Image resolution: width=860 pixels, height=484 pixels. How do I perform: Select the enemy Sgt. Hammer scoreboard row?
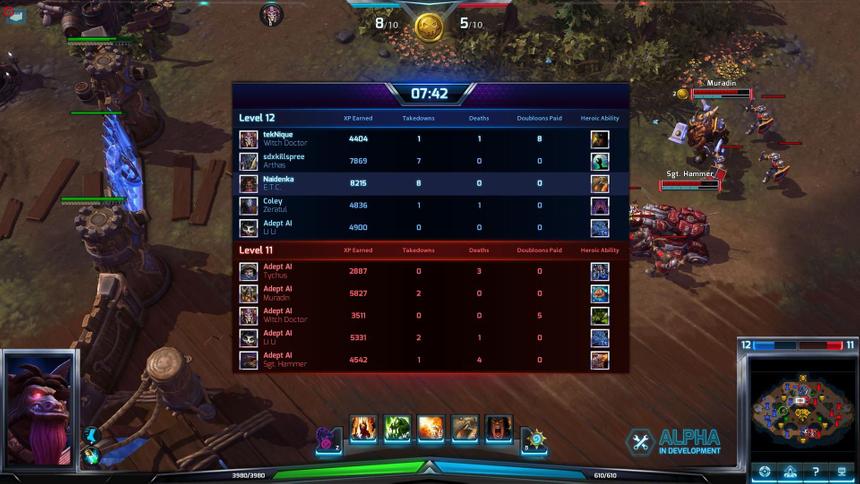coord(430,360)
